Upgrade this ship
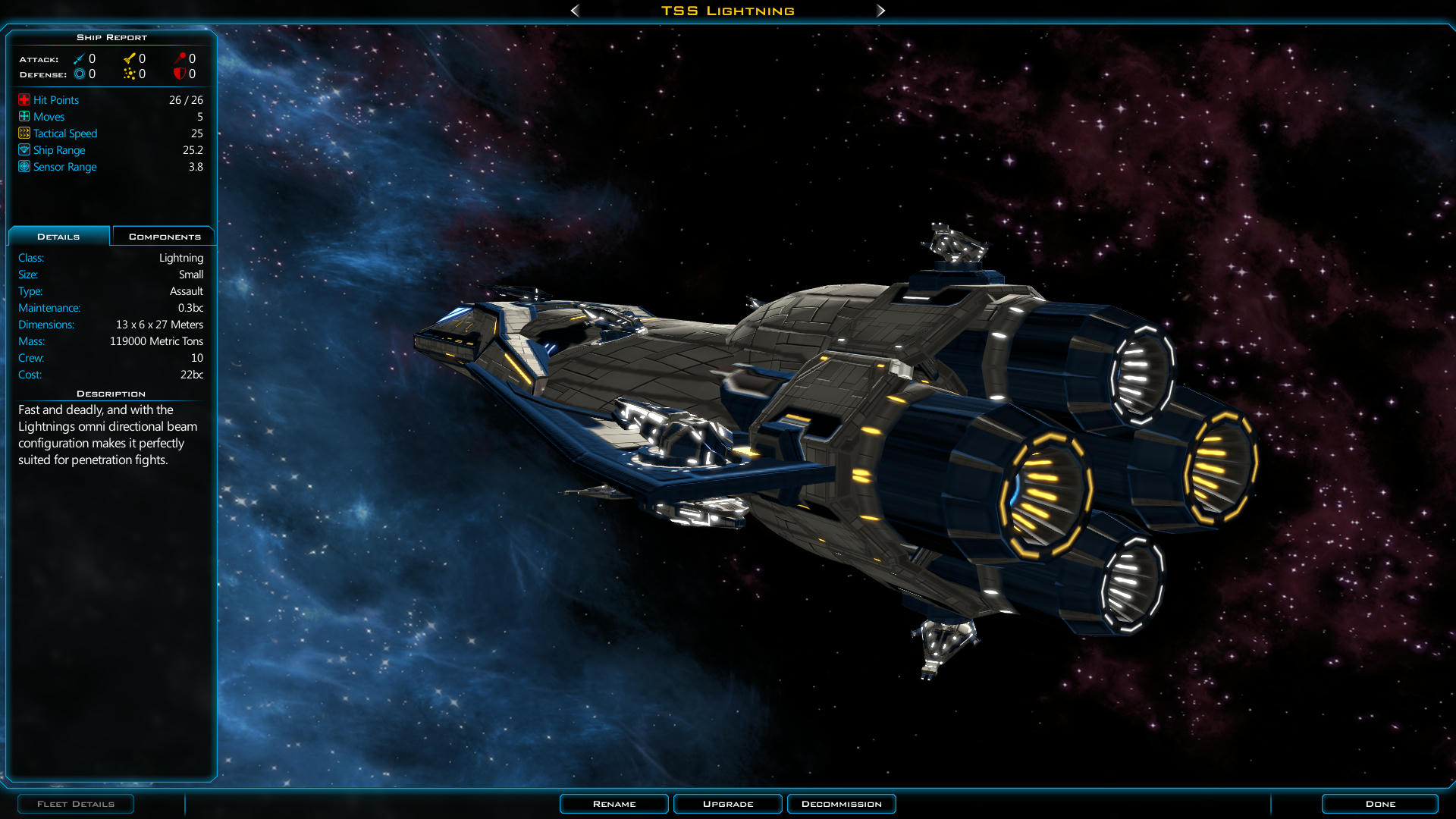This screenshot has width=1456, height=819. [727, 804]
